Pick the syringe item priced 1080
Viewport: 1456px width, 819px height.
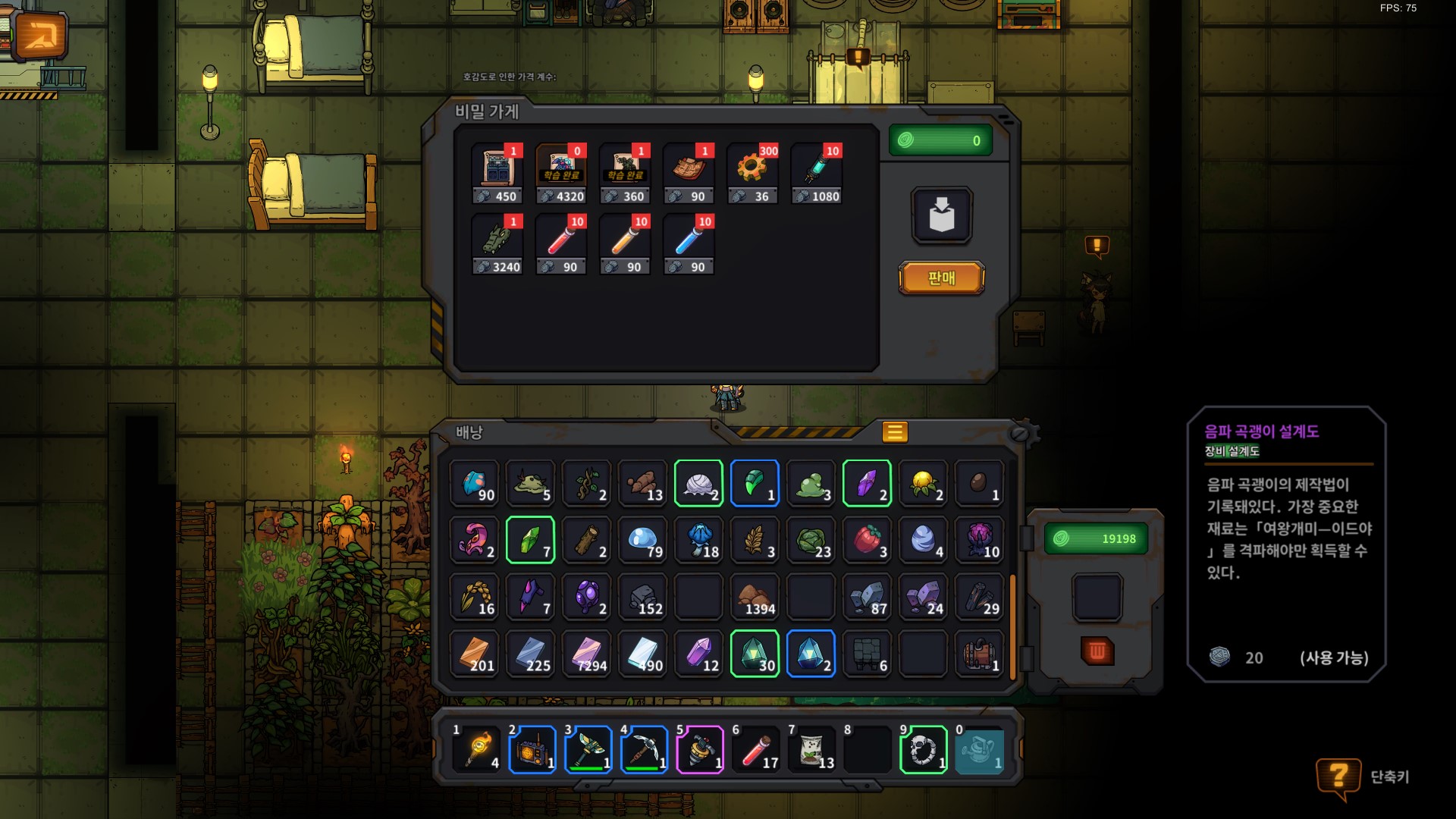(x=816, y=174)
